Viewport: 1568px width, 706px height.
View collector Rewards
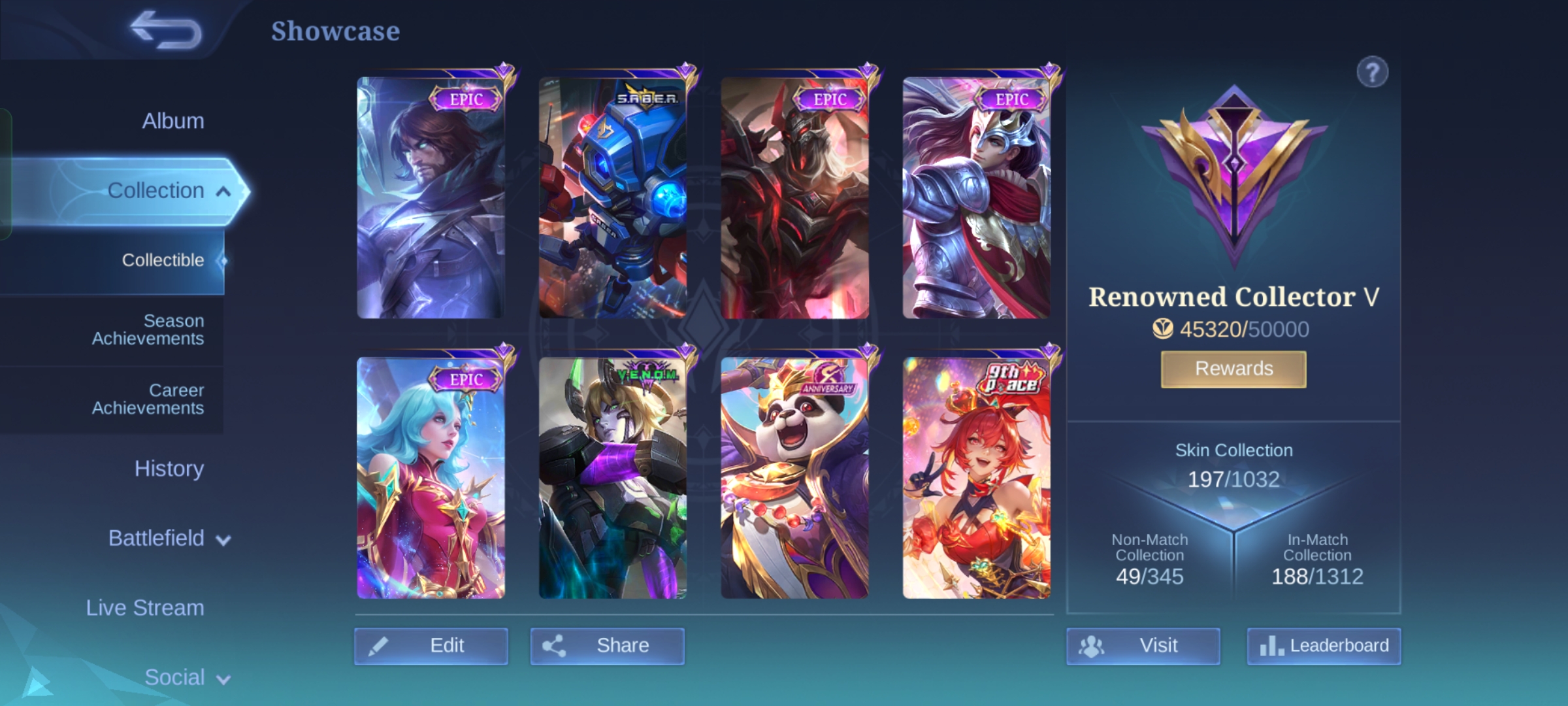point(1233,369)
